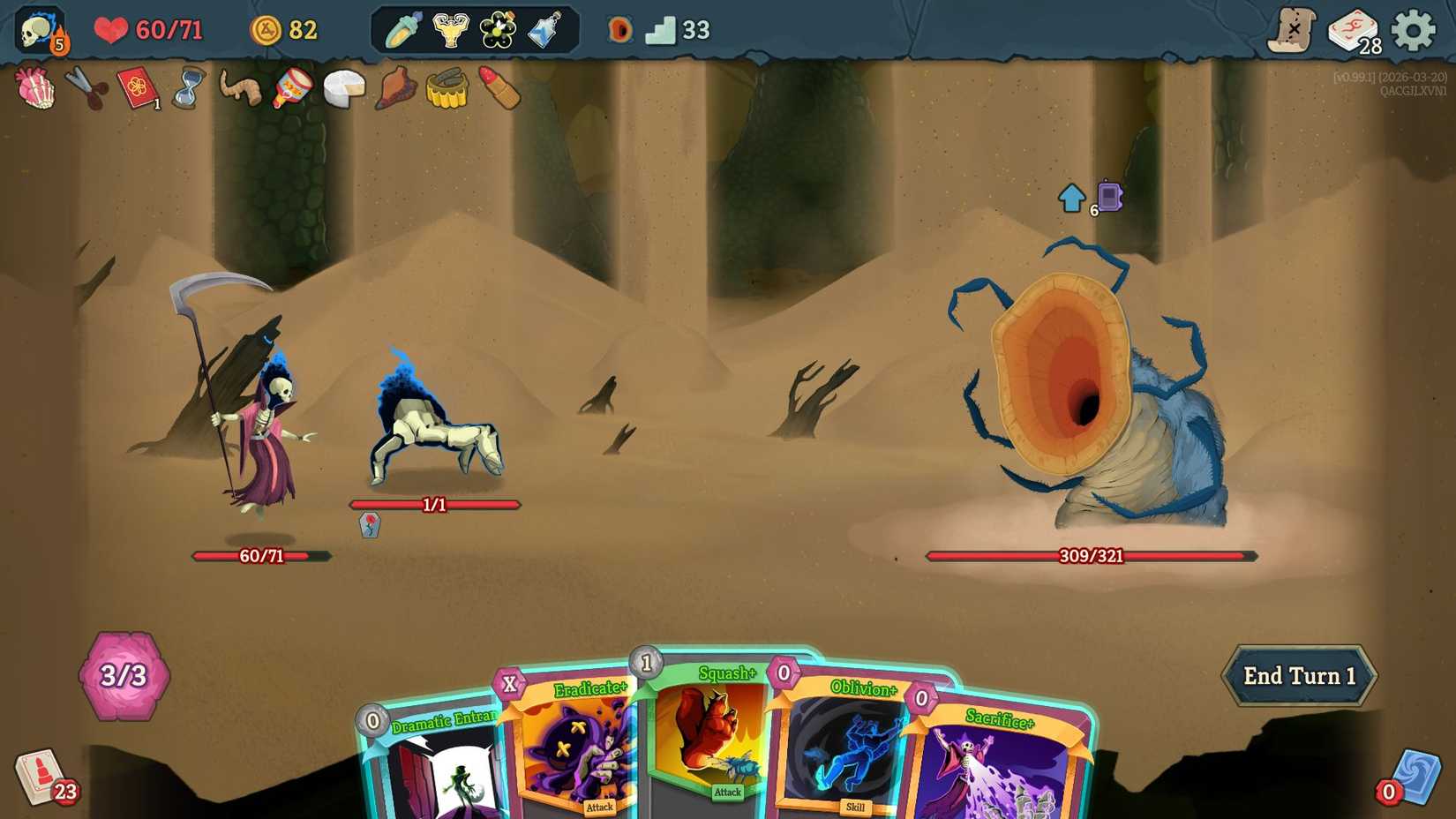The height and width of the screenshot is (819, 1456).
Task: Inspect the cheese wheel relic
Action: [343, 88]
